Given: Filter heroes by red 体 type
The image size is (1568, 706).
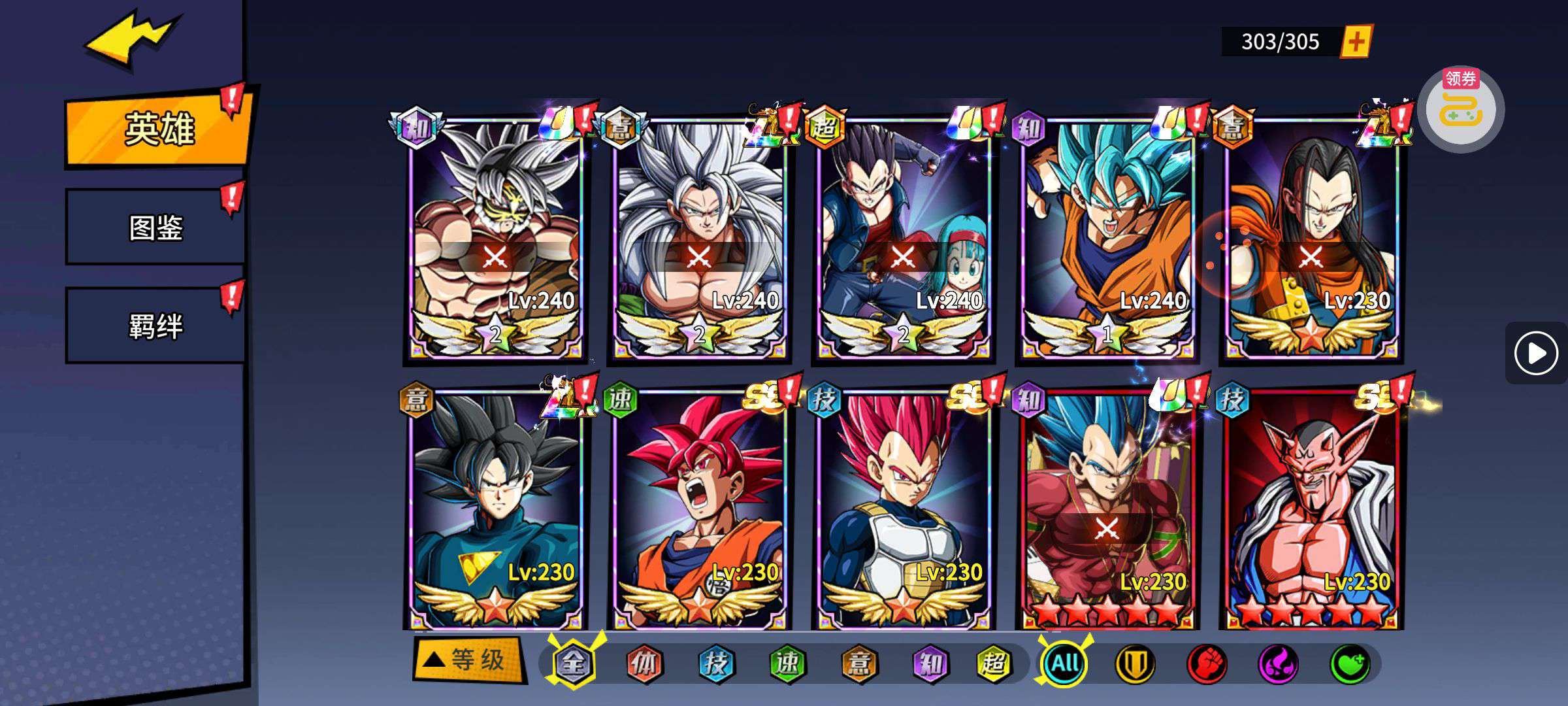Looking at the screenshot, I should point(644,664).
